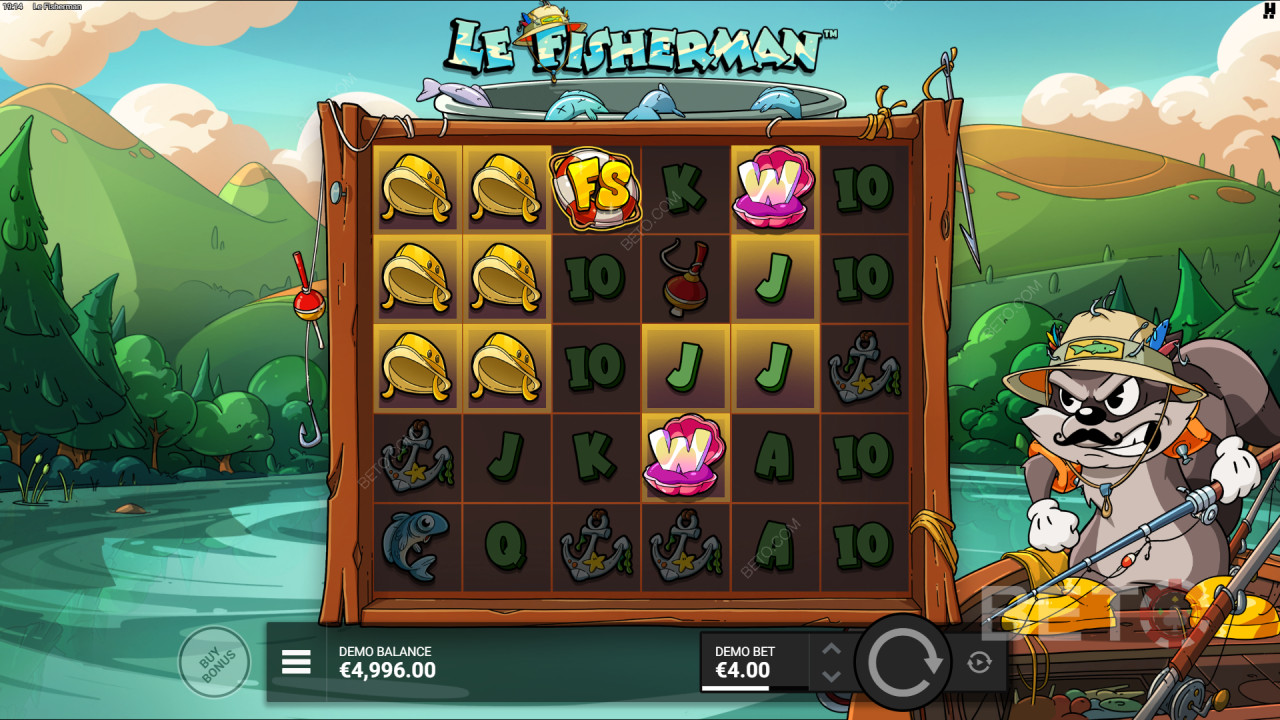Open the hamburger game menu
Image resolution: width=1280 pixels, height=720 pixels.
[x=297, y=662]
